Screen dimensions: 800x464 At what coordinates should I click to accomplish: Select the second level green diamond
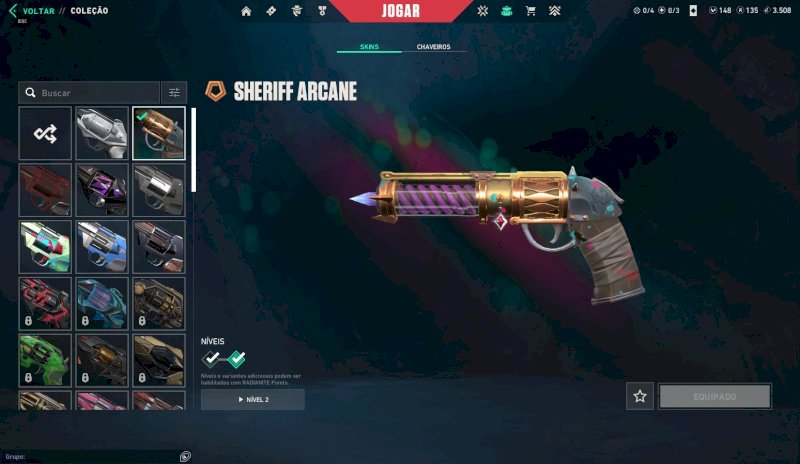click(236, 358)
